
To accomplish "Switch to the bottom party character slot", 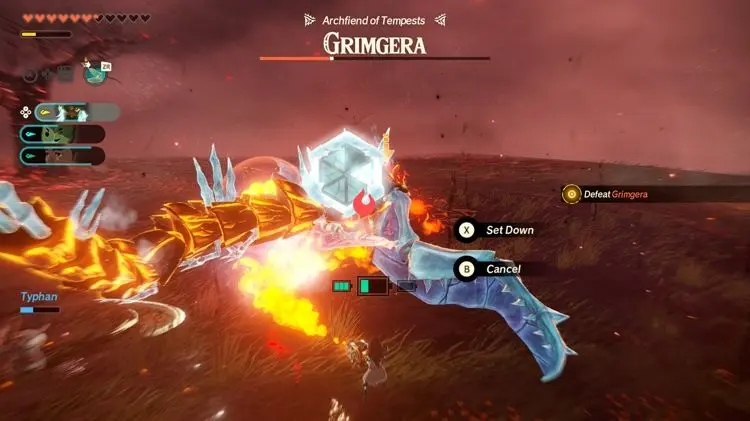I will point(62,155).
